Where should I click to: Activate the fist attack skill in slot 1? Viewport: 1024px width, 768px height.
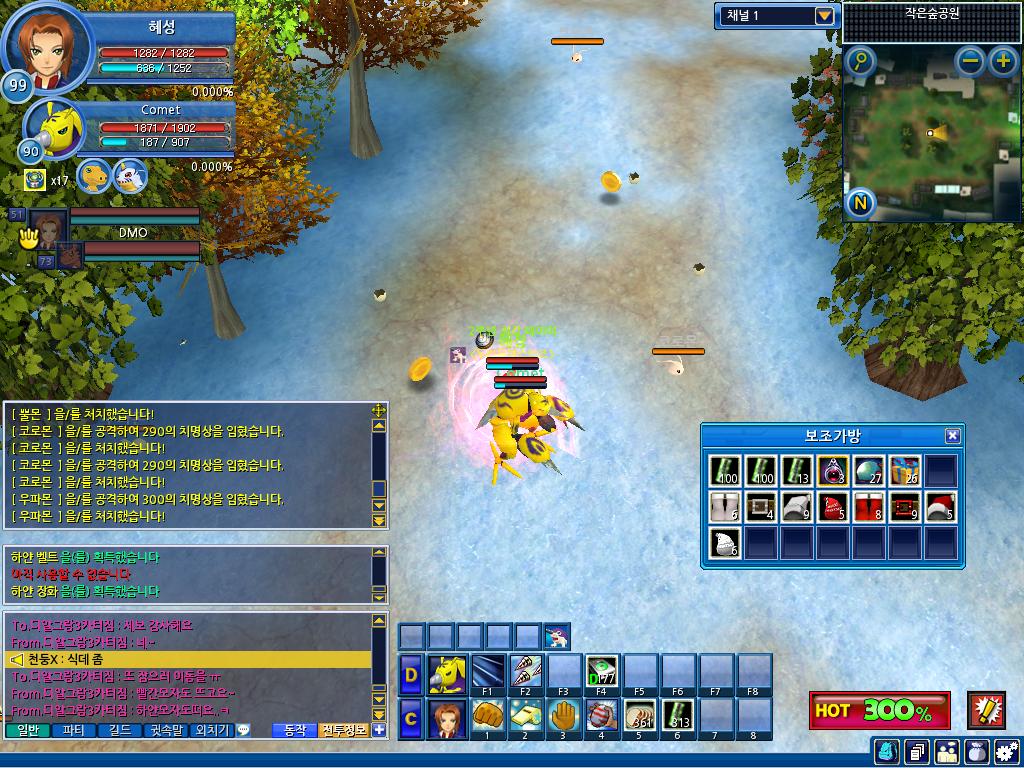tap(487, 716)
